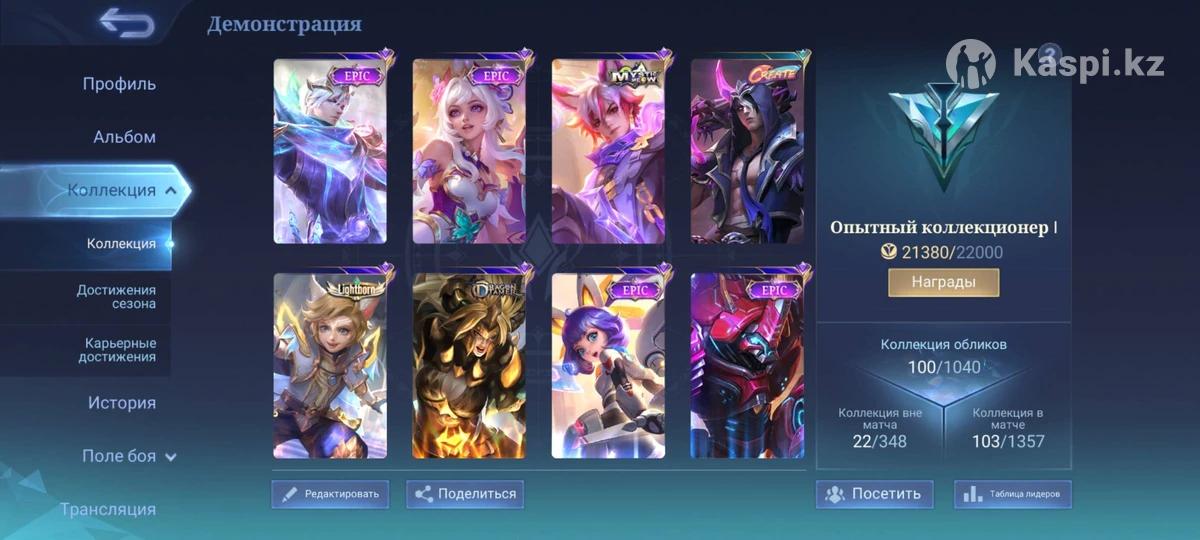The height and width of the screenshot is (540, 1200).
Task: Share the showcase with Поделиться
Action: pyautogui.click(x=465, y=494)
